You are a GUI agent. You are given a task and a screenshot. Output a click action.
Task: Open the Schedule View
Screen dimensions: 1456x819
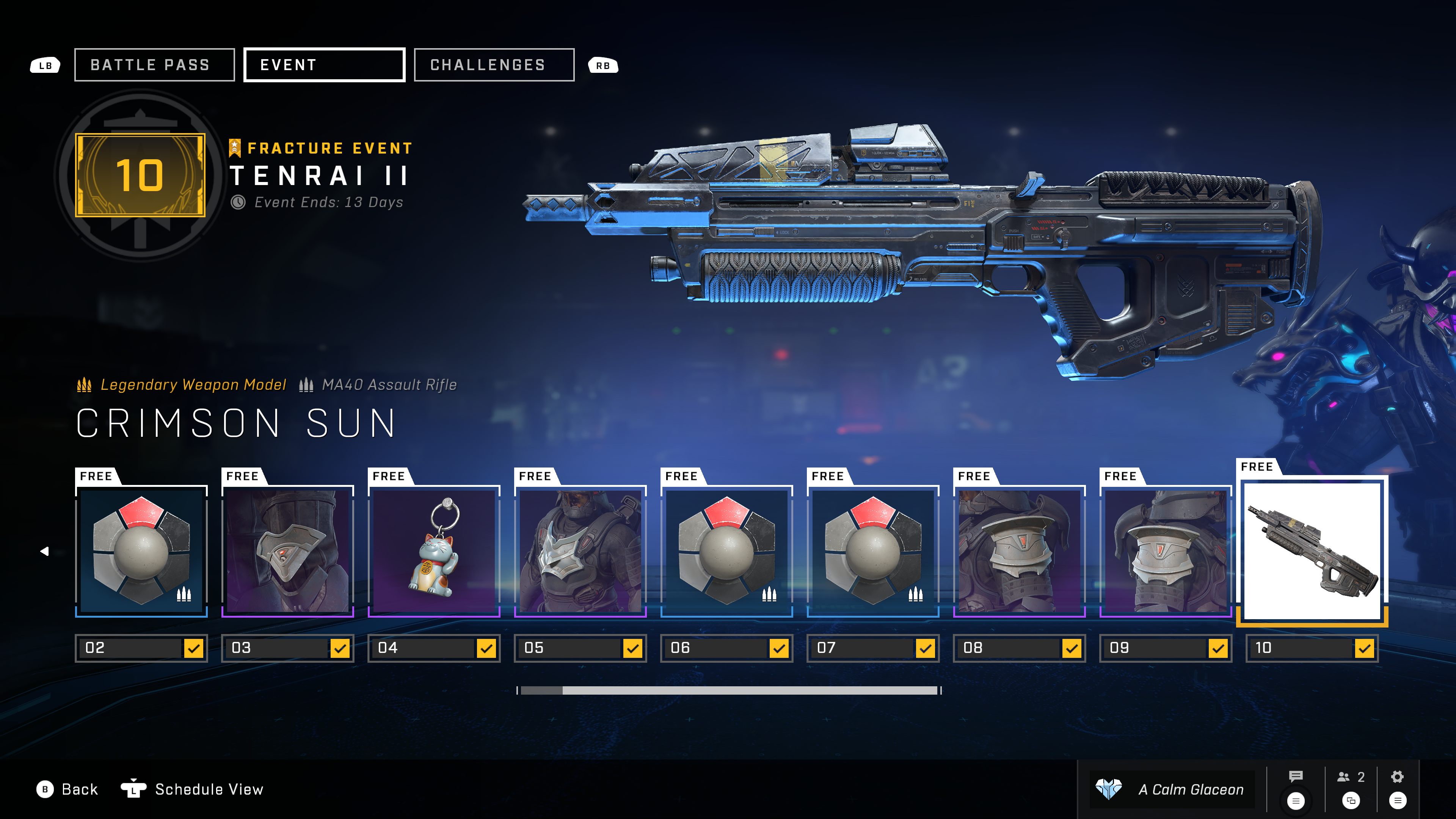pos(193,789)
